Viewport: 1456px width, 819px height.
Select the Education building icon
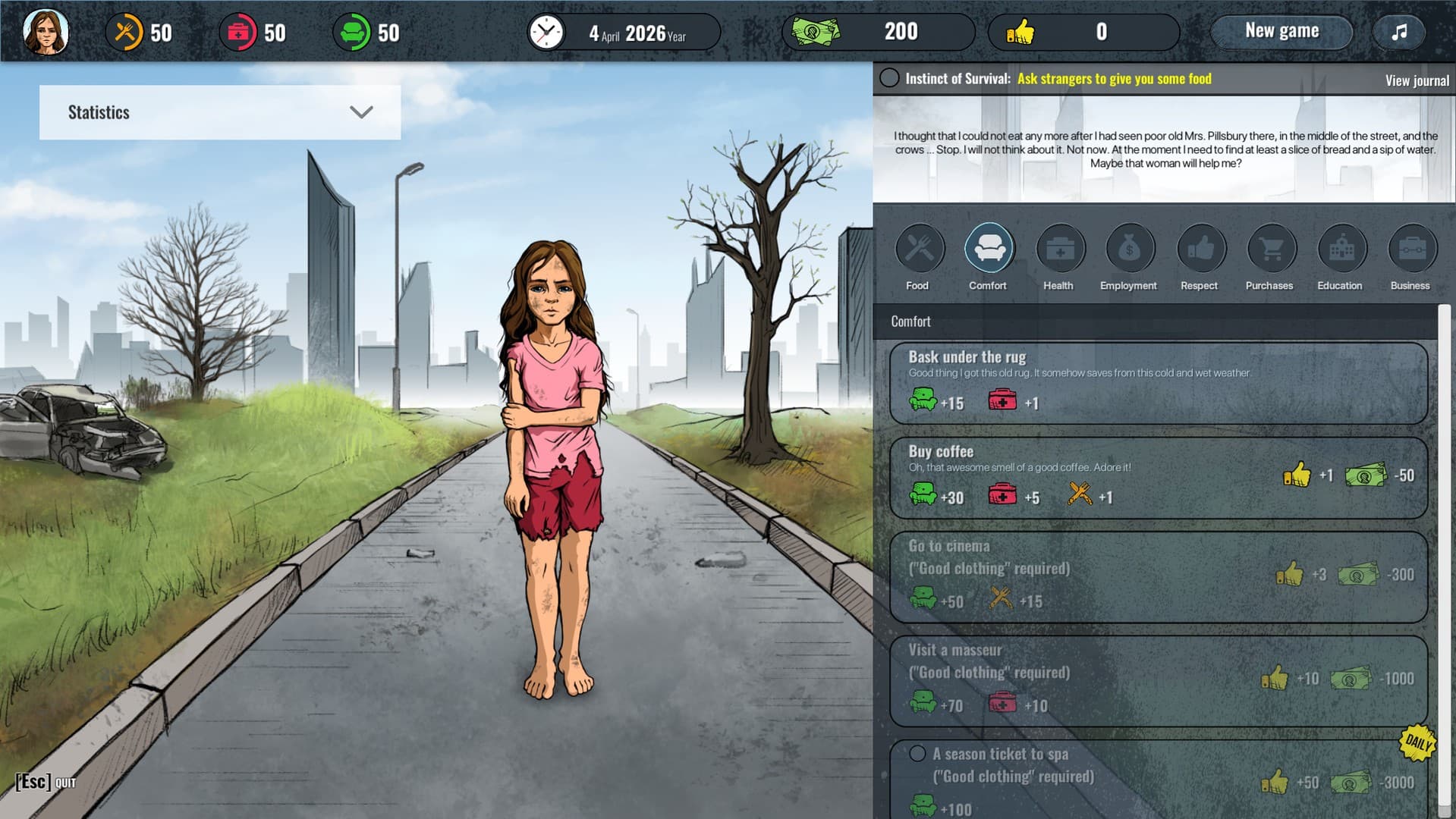pos(1340,248)
